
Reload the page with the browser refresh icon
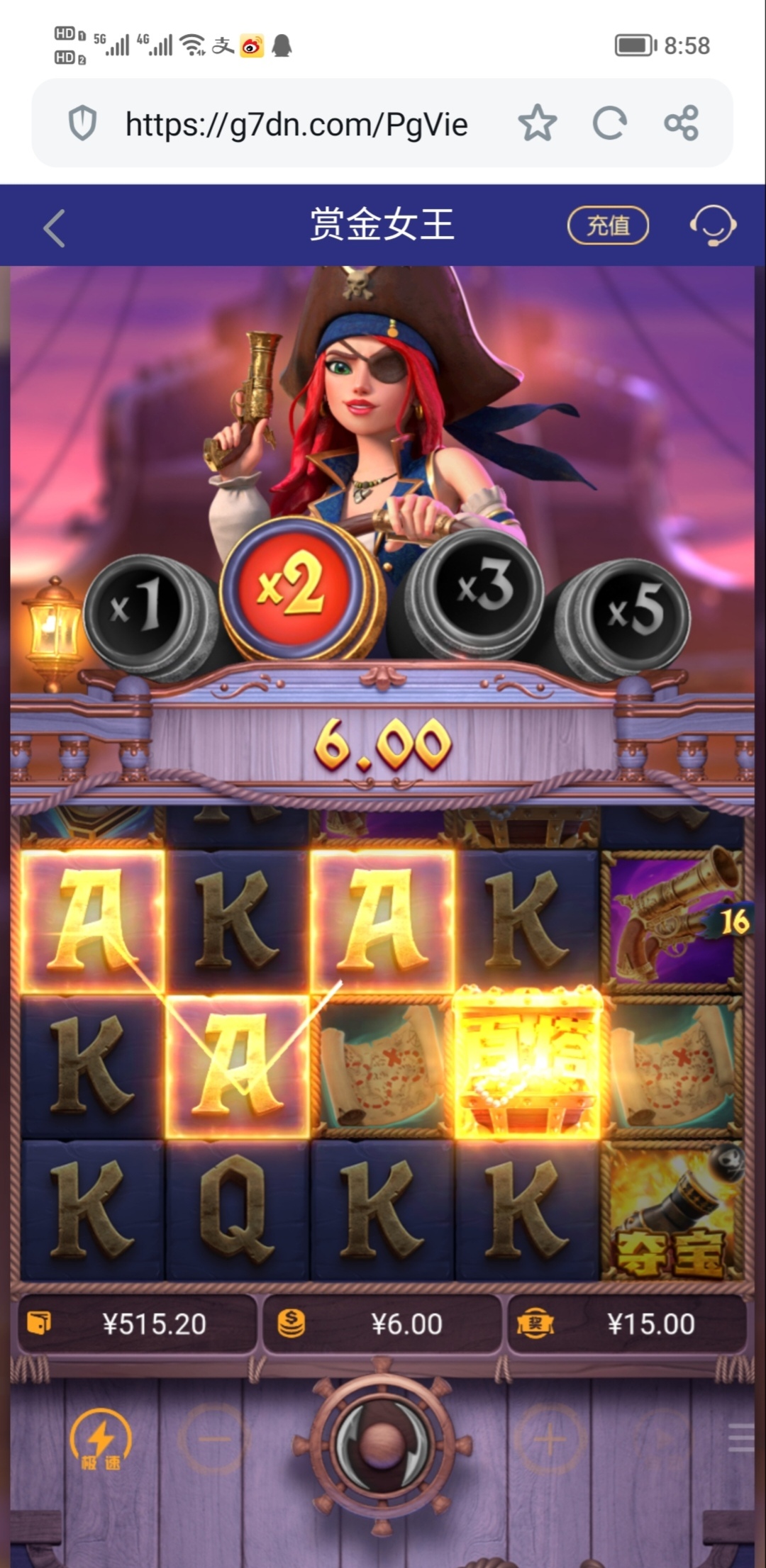coord(609,123)
